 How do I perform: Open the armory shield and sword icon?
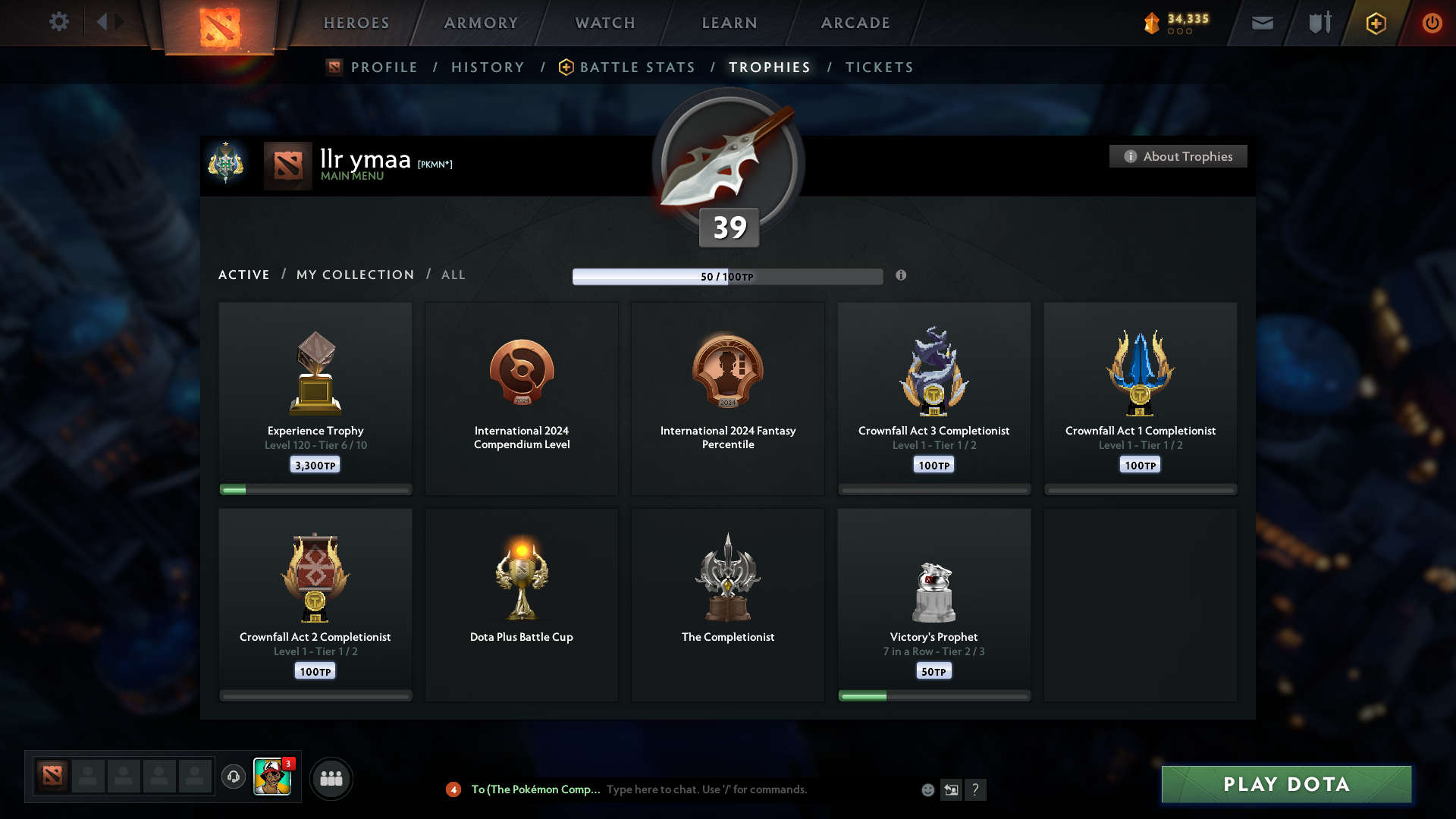click(x=1319, y=23)
